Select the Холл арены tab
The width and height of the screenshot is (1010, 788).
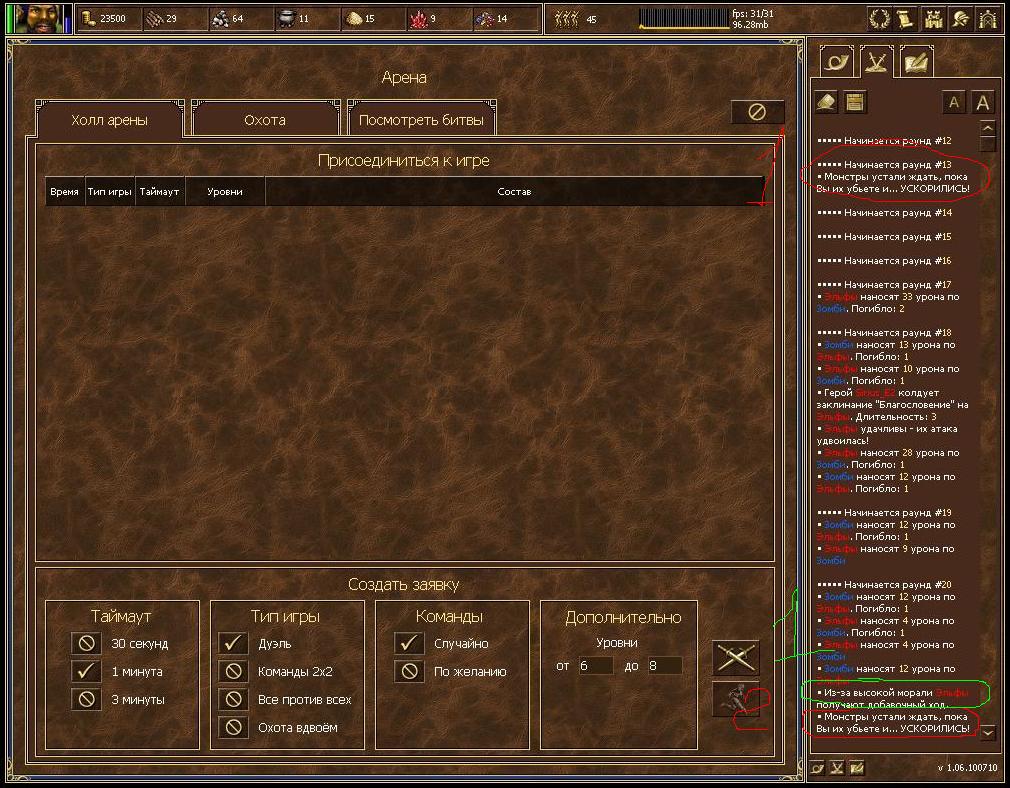point(109,120)
